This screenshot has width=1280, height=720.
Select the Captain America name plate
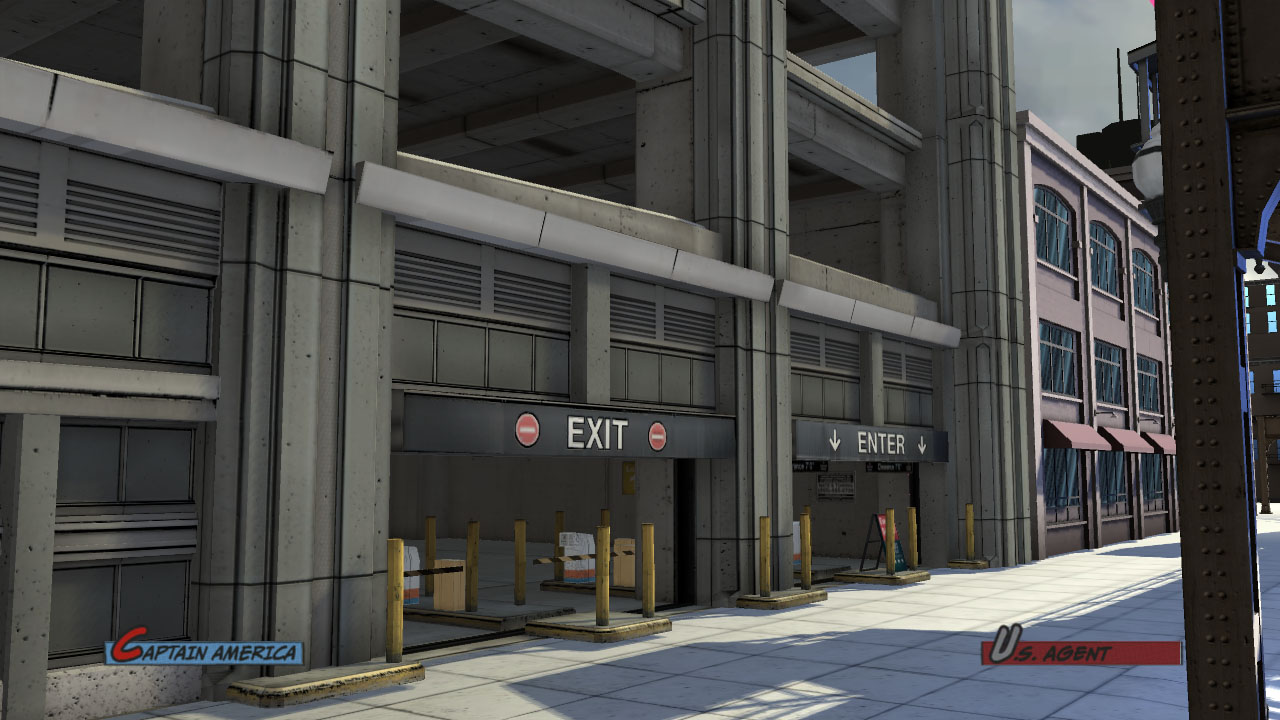[x=205, y=652]
